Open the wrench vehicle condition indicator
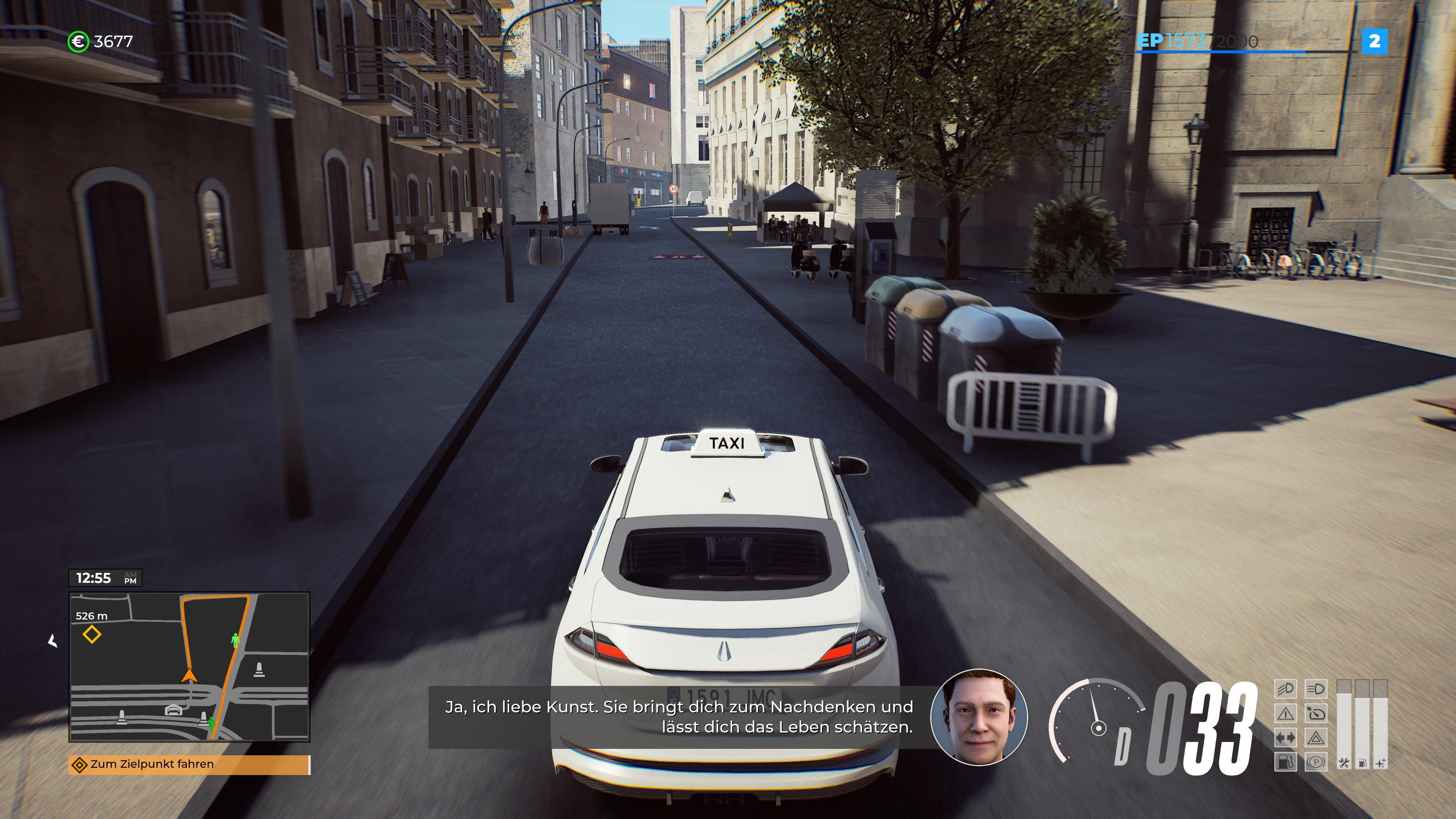This screenshot has width=1456, height=819. pyautogui.click(x=1344, y=764)
